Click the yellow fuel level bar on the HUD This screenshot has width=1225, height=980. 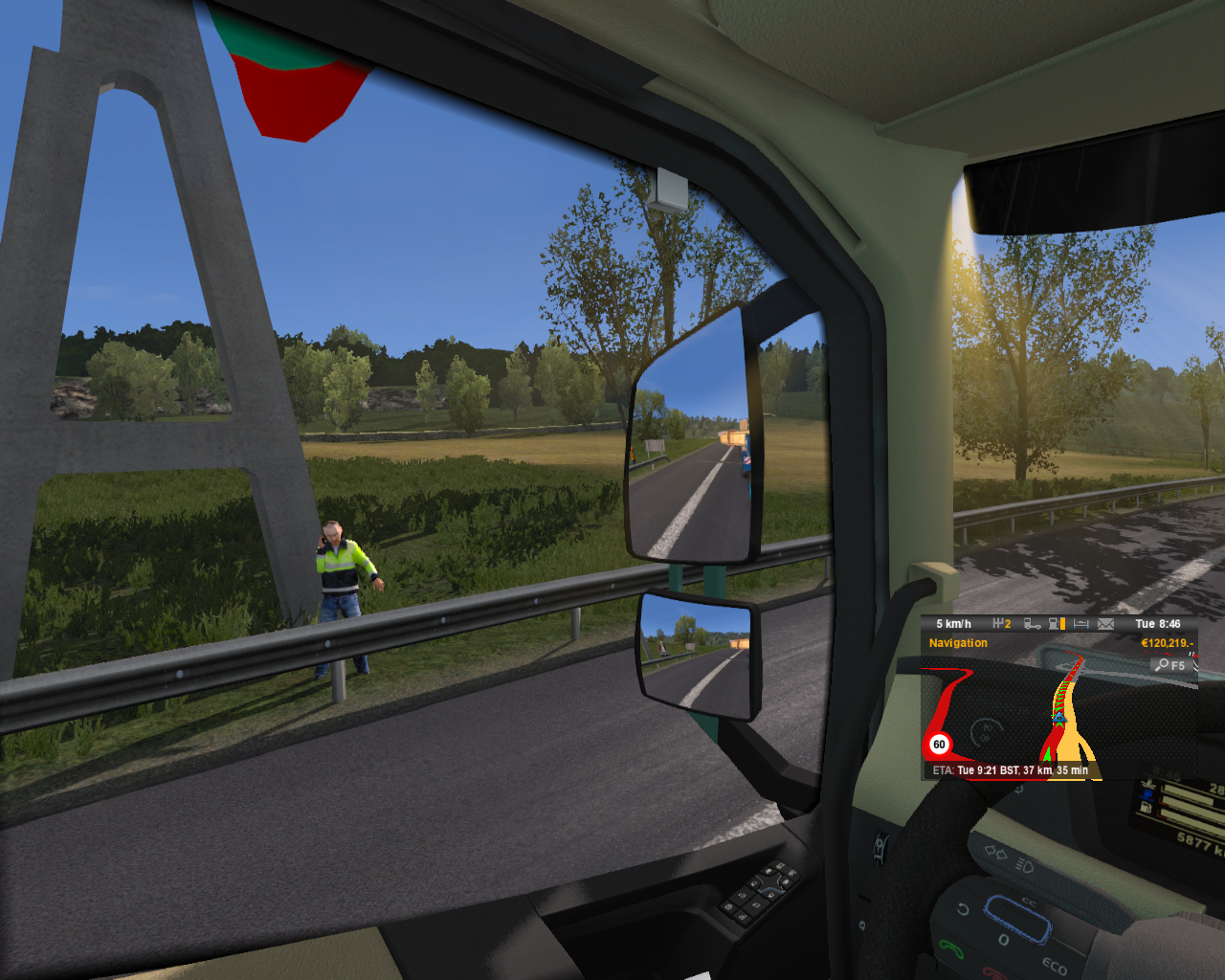pos(1063,624)
